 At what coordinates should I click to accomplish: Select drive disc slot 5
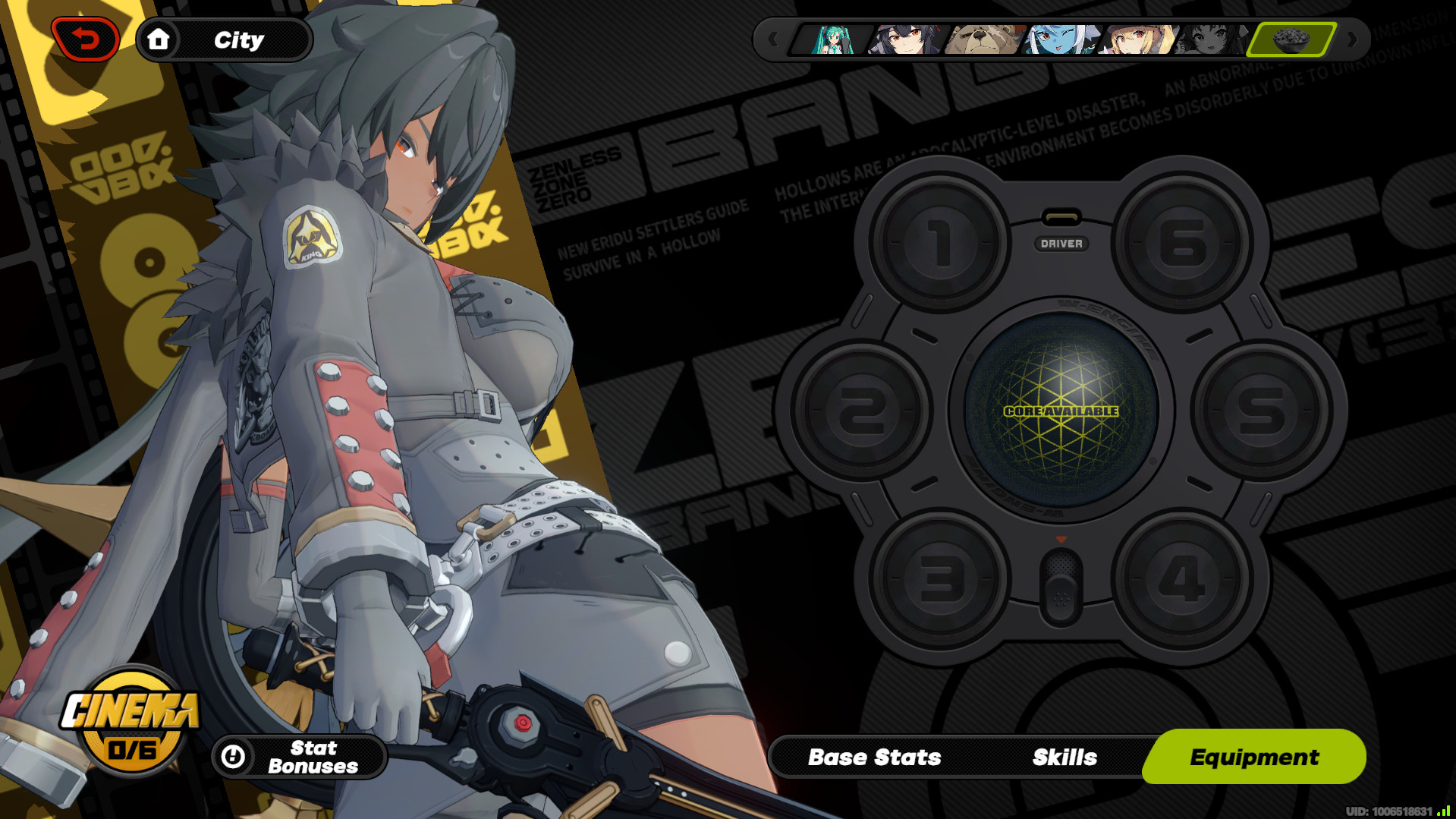1265,410
